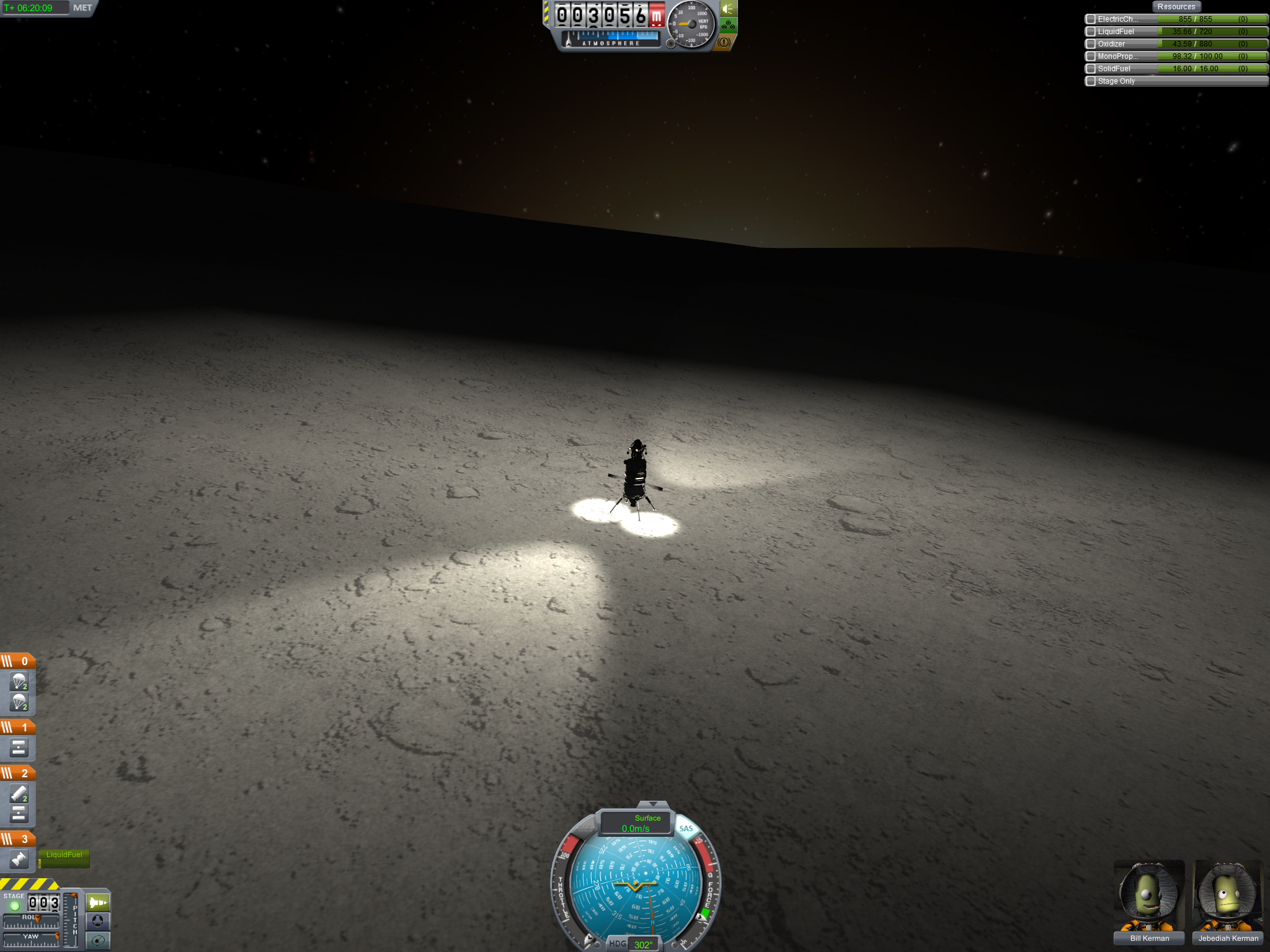
Task: Open the orbital map view button
Action: [97, 940]
